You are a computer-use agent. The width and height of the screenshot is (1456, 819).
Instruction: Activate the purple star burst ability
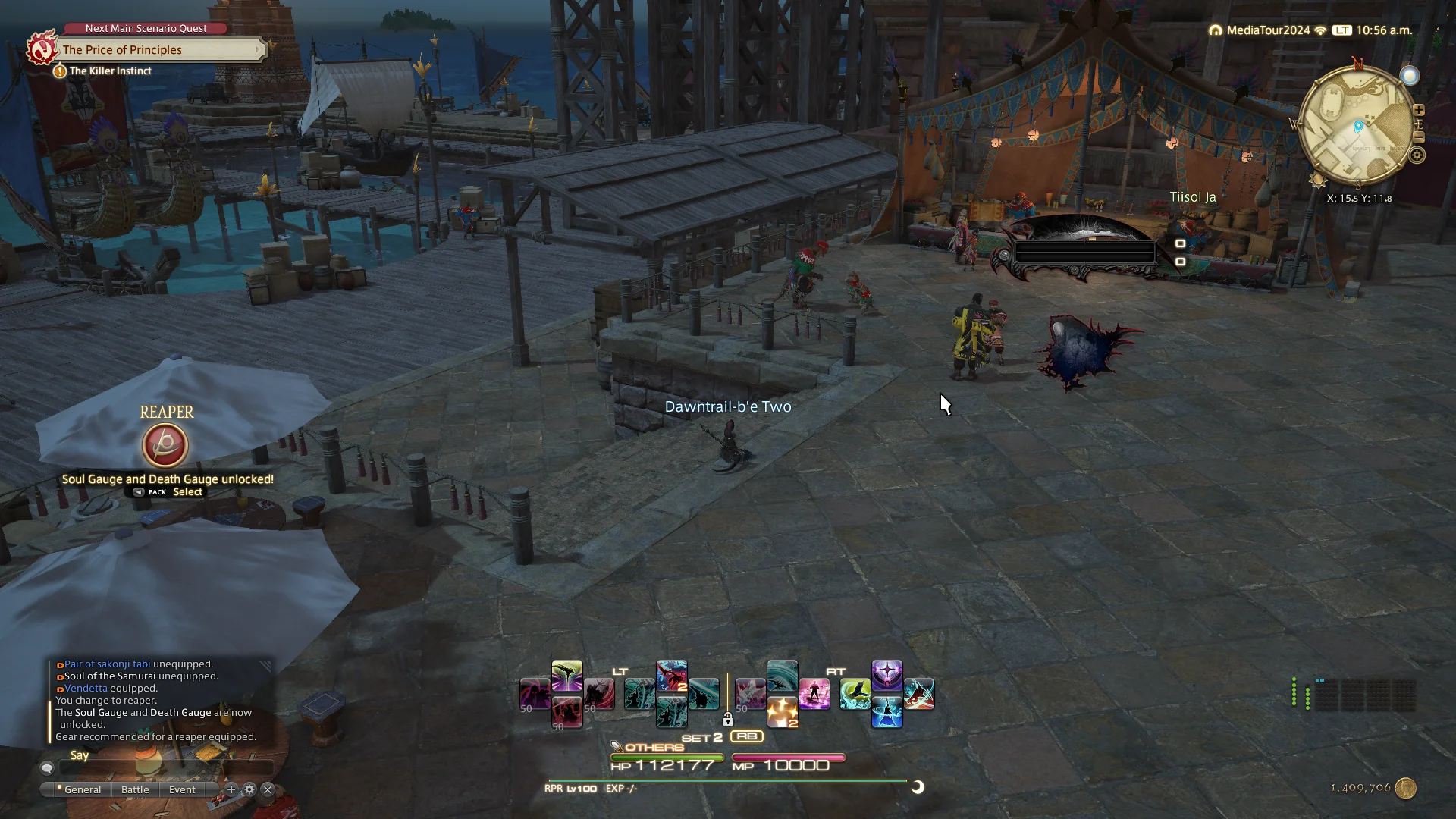point(887,675)
